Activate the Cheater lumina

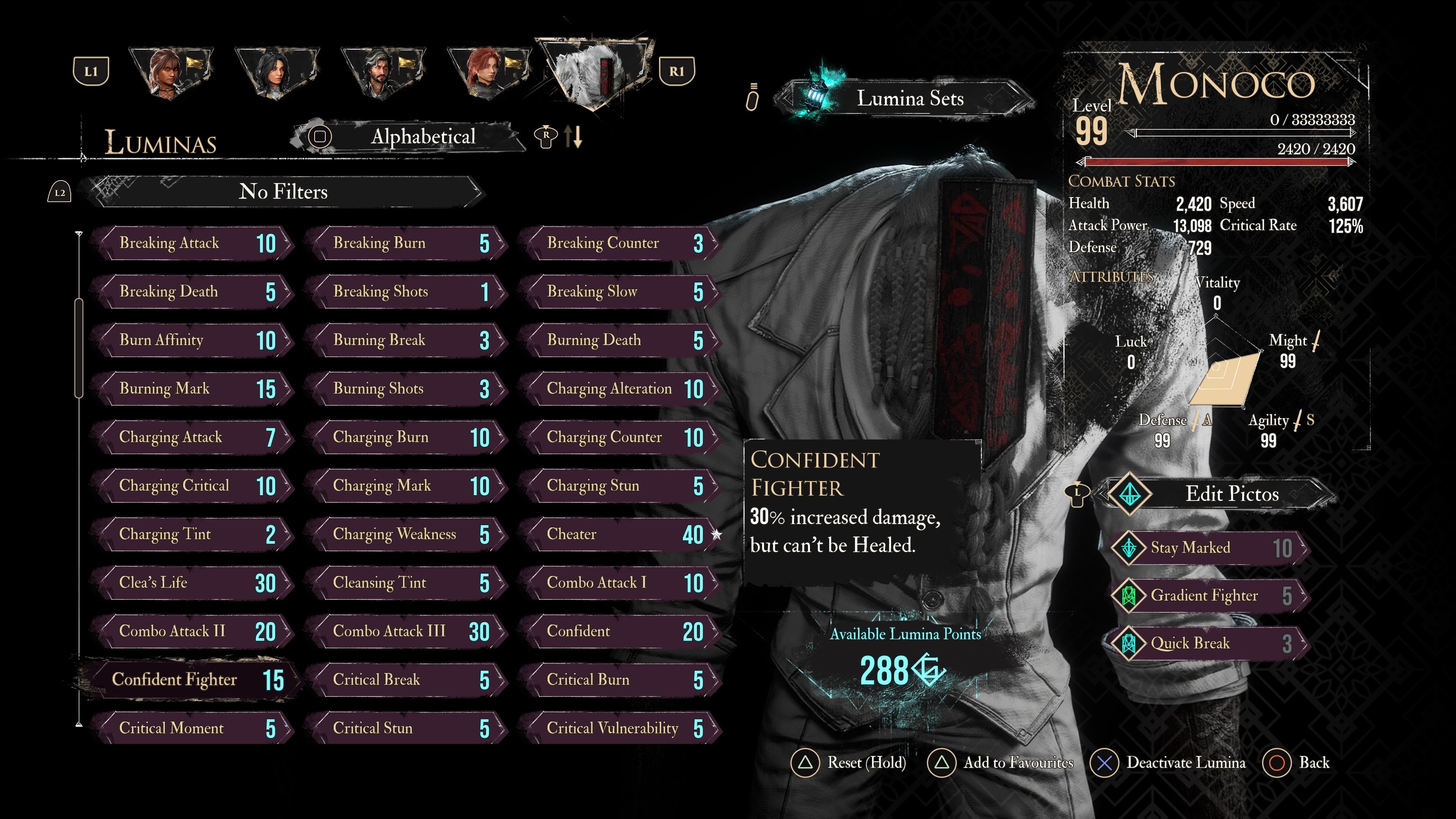point(622,534)
